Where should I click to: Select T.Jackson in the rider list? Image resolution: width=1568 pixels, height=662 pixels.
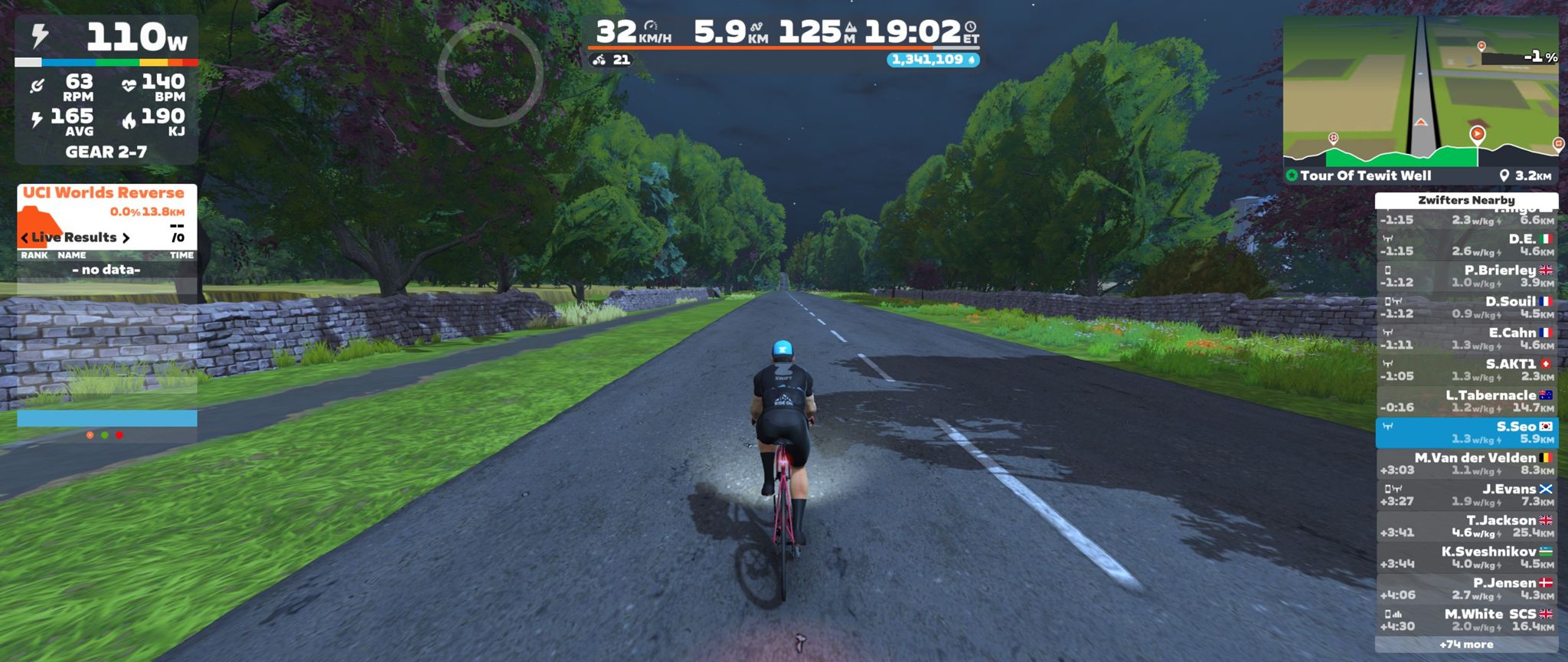[x=1466, y=527]
